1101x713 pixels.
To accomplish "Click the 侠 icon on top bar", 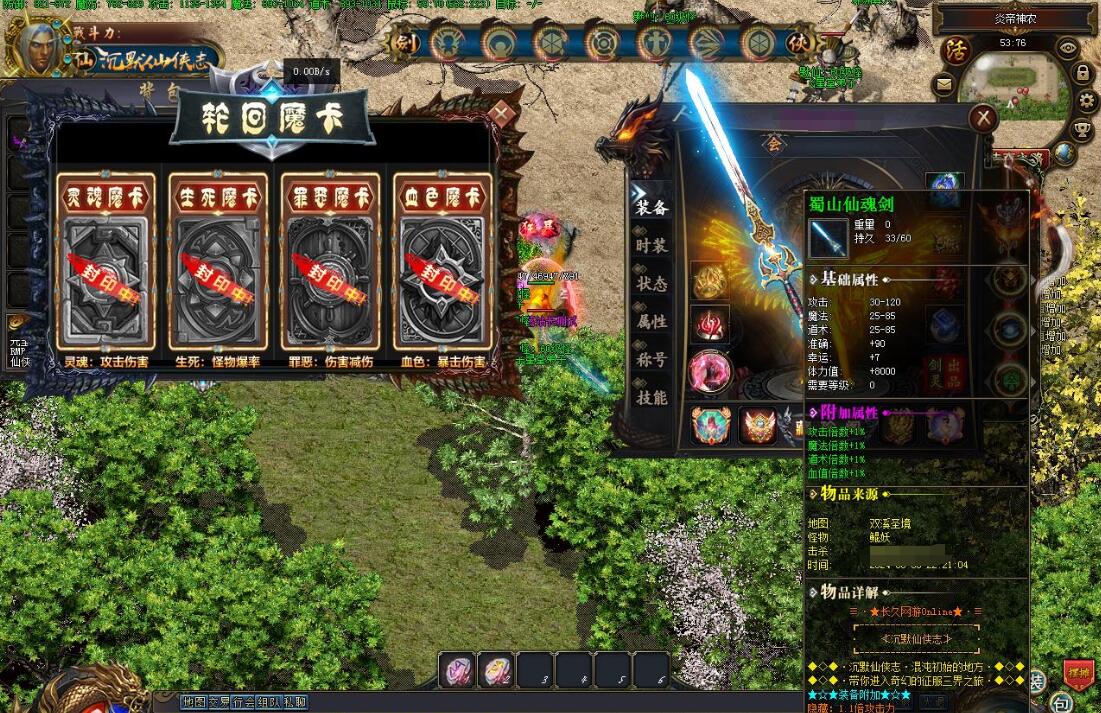I will coord(797,43).
